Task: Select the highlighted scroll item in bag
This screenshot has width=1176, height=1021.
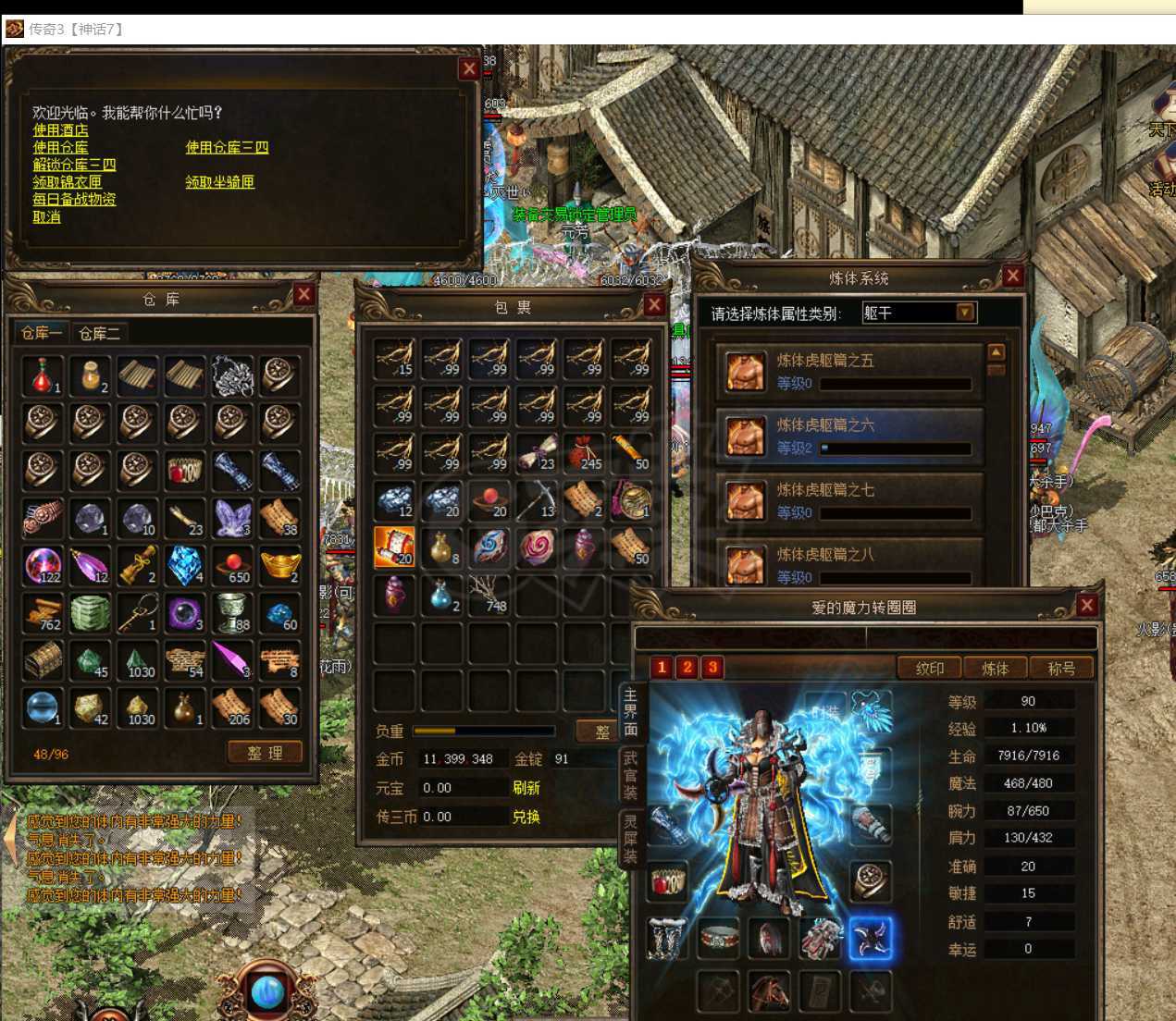Action: tap(394, 547)
